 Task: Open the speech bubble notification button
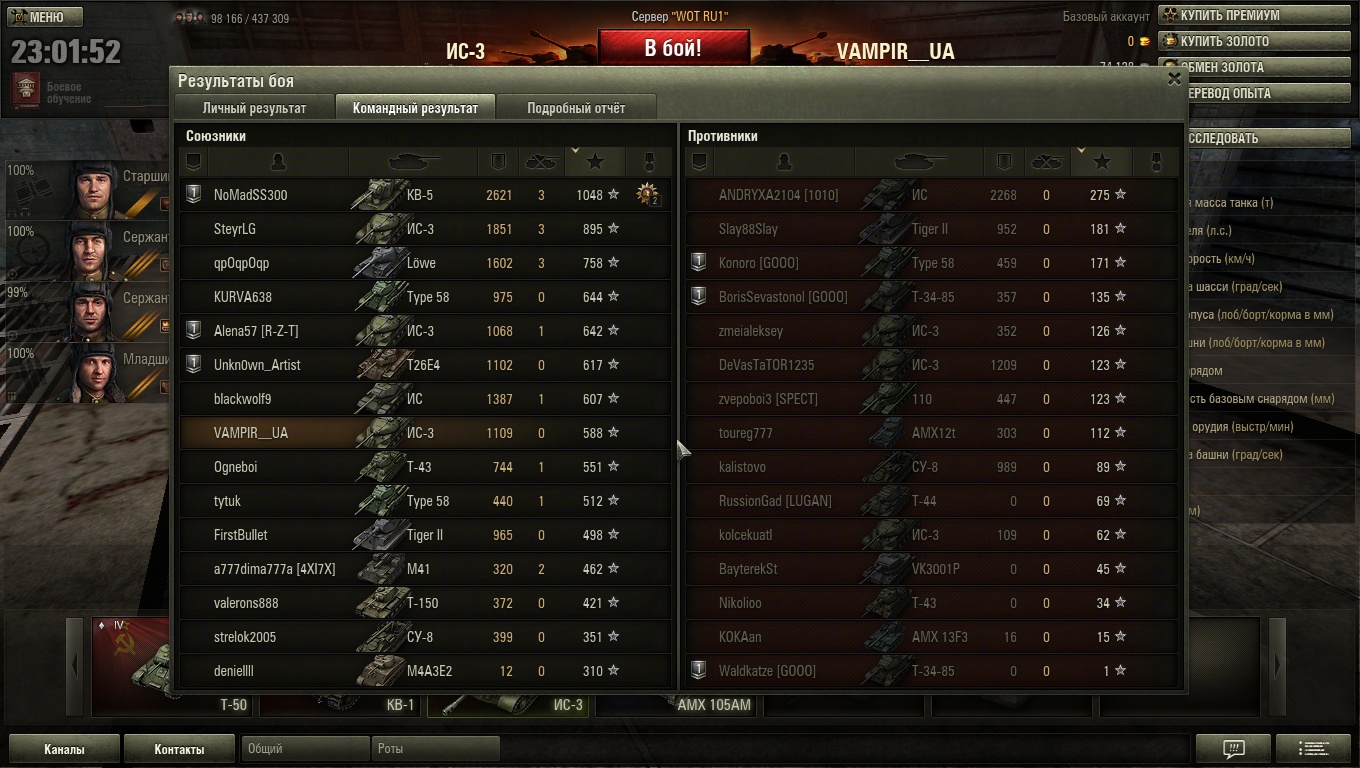tap(1233, 748)
